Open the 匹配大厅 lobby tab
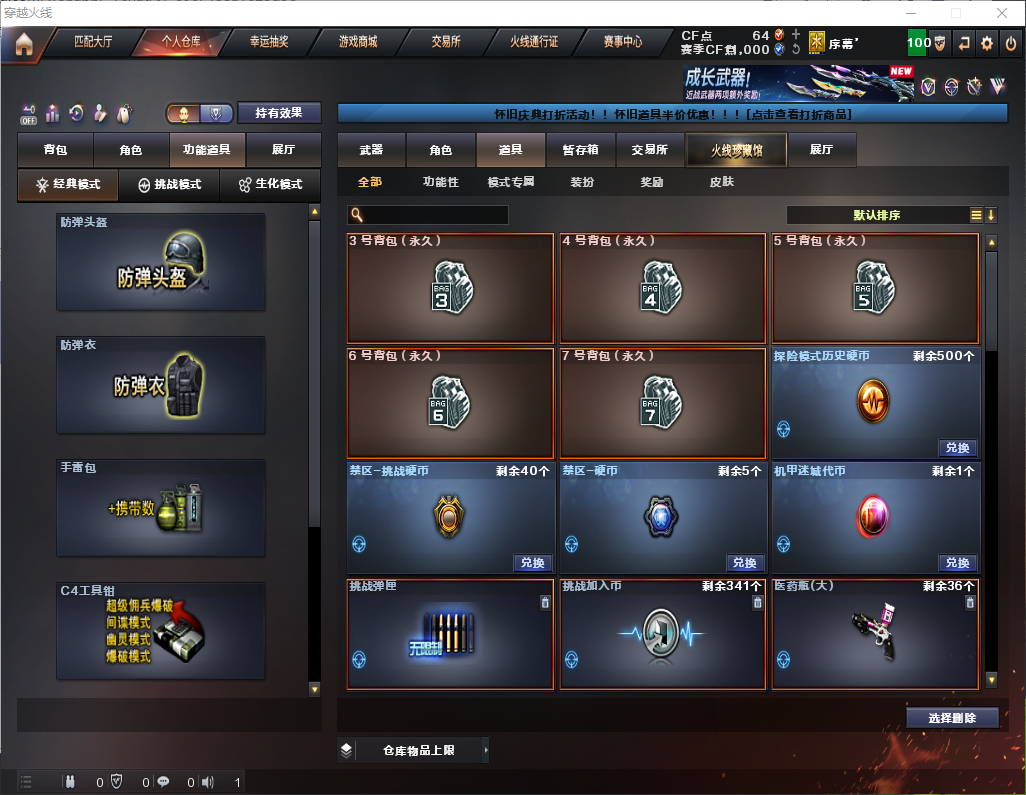Viewport: 1026px width, 795px height. click(x=94, y=42)
